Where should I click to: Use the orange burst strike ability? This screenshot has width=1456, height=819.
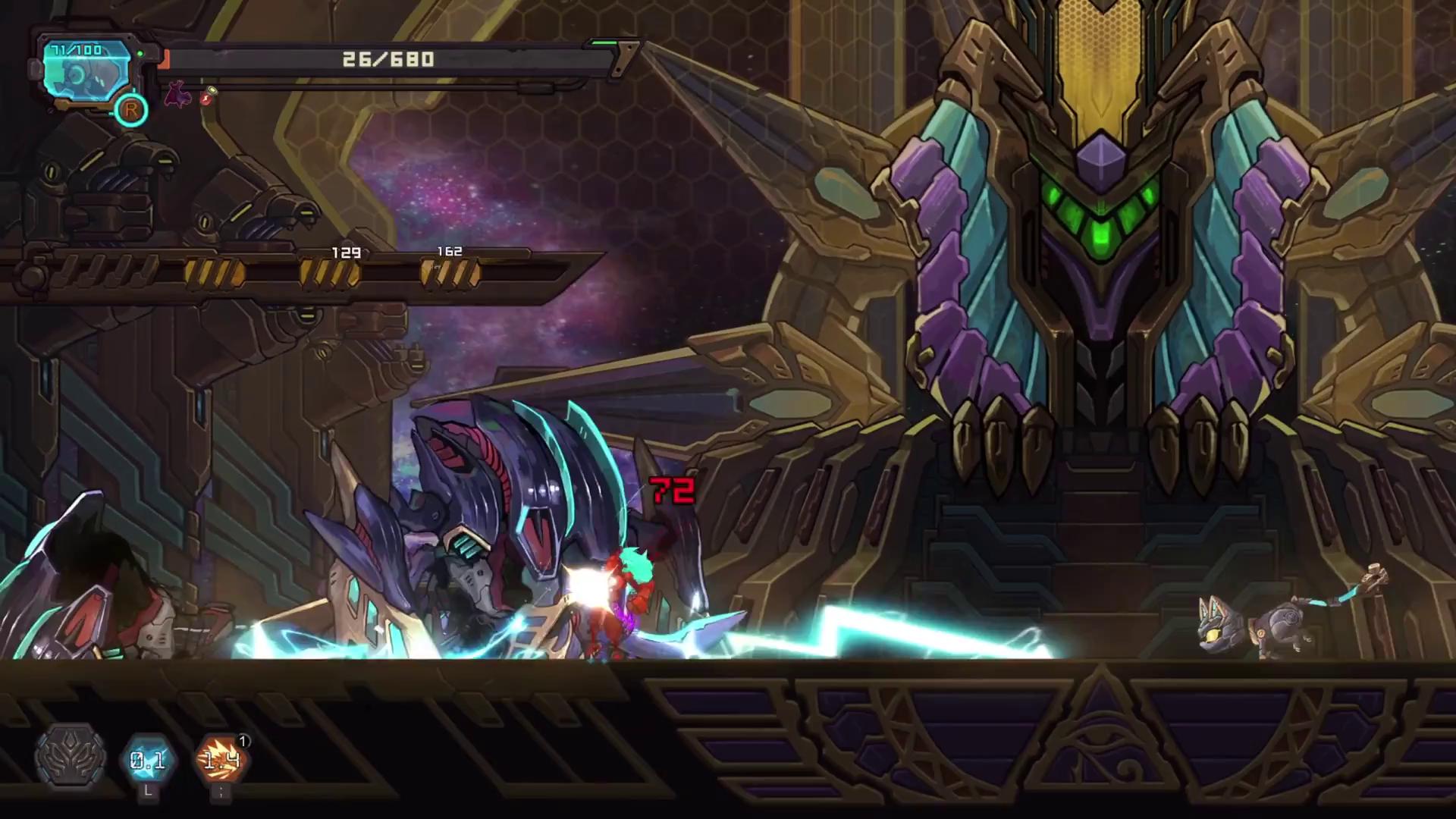[x=221, y=759]
